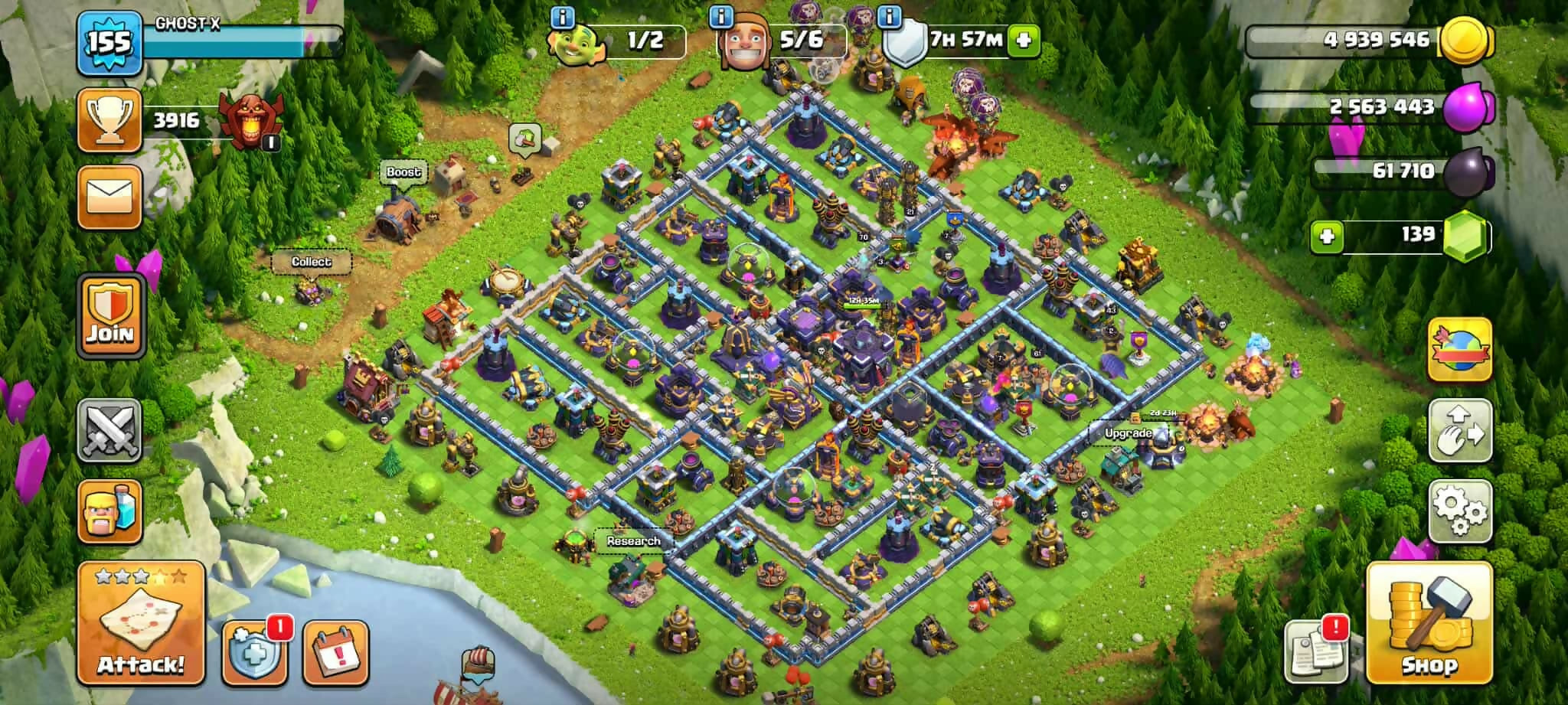Open the layout editor hand icon
This screenshot has height=705, width=1568.
(x=1460, y=430)
